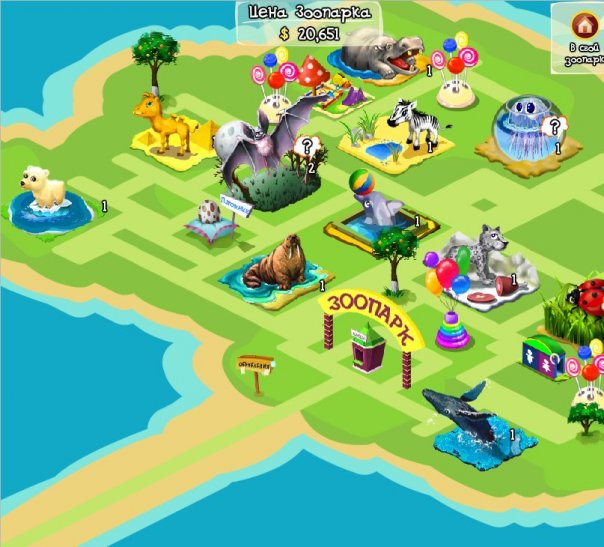Open the question mark bubble above the bat
Image resolution: width=604 pixels, height=547 pixels.
click(309, 147)
